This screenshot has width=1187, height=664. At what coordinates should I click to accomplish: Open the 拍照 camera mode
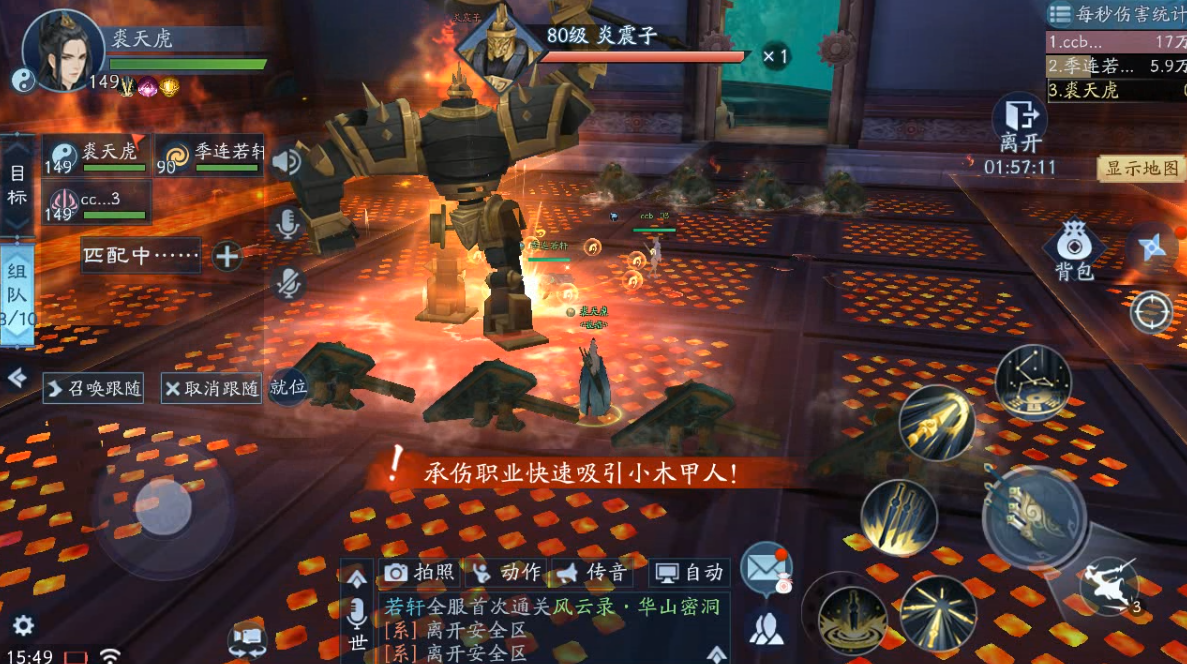click(x=421, y=572)
